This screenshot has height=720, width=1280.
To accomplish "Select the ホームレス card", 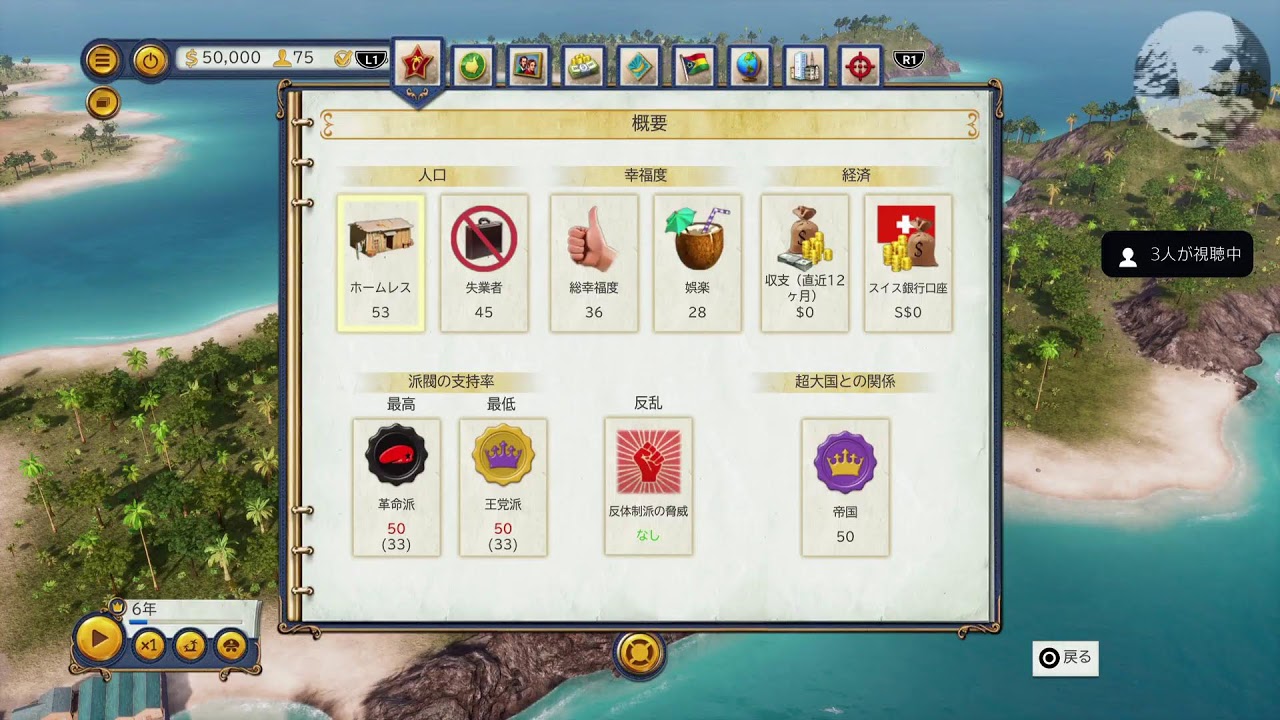I will [x=381, y=263].
